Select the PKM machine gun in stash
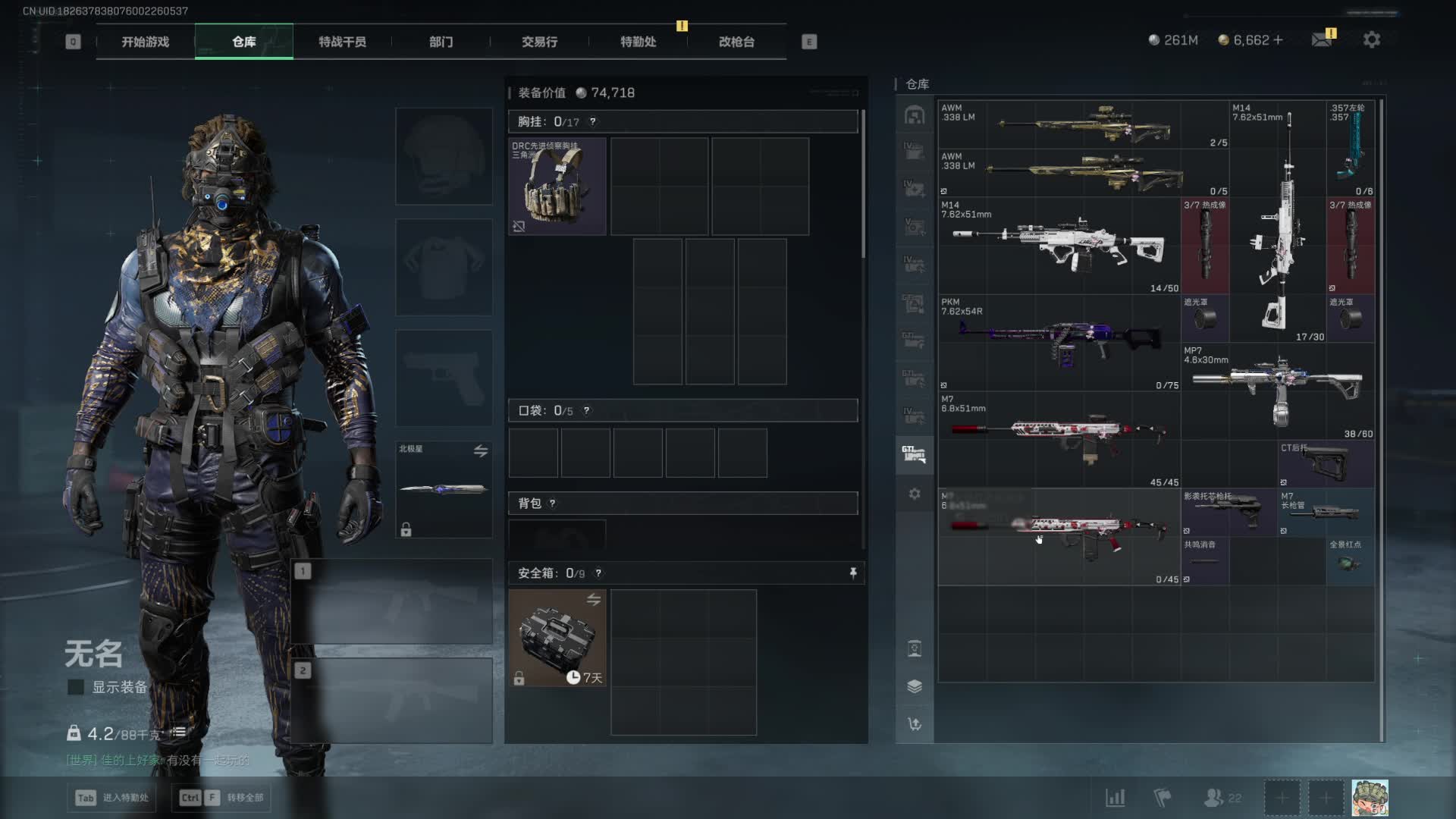Screen dimensions: 1456x819 pyautogui.click(x=1059, y=341)
